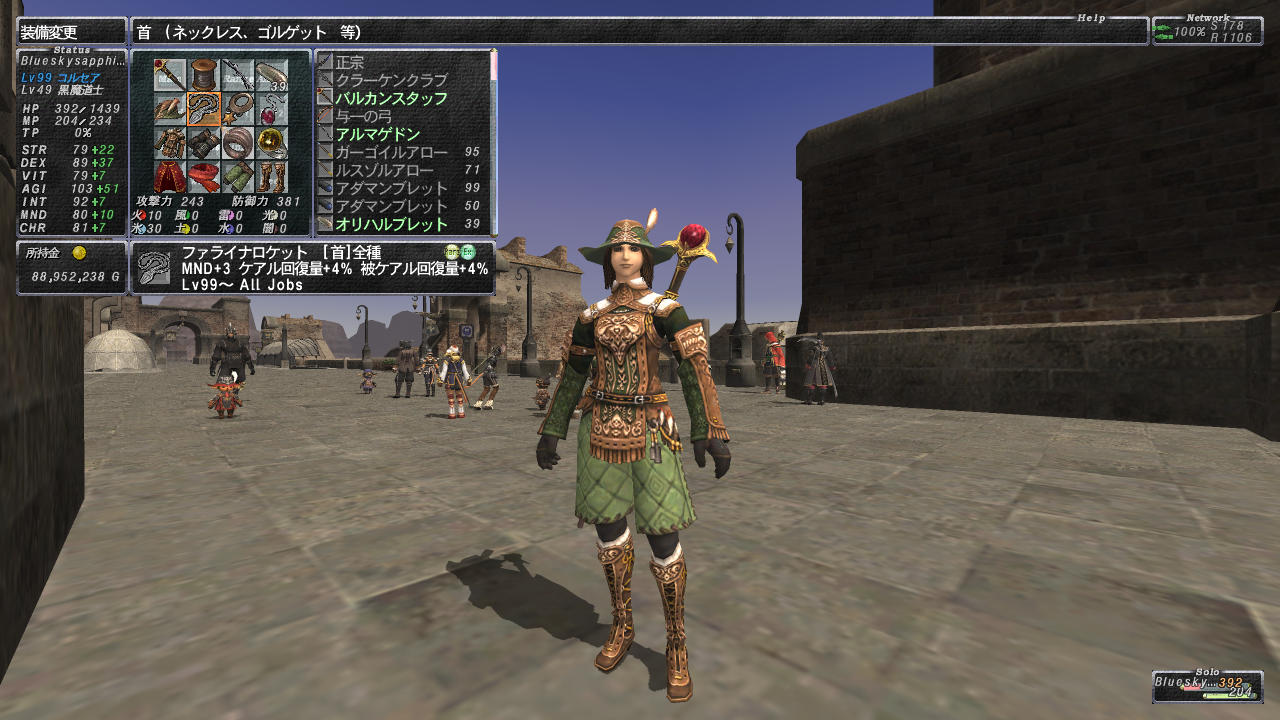Click the highlighted locket neck slot
Image resolution: width=1280 pixels, height=720 pixels.
coord(204,108)
